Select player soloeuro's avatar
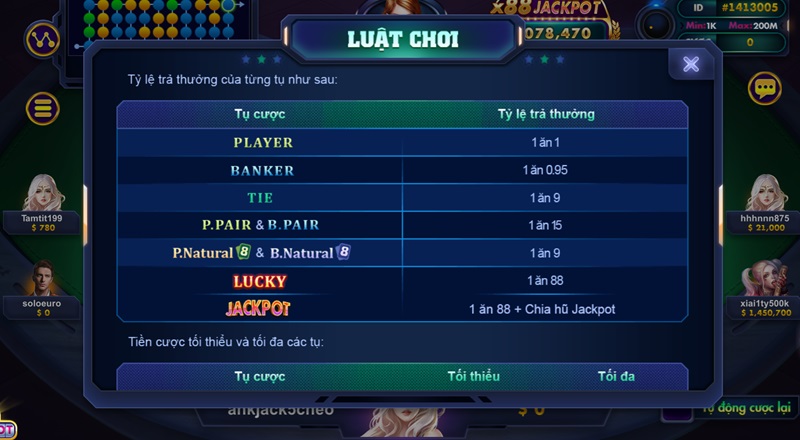800x440 pixels. tap(43, 279)
